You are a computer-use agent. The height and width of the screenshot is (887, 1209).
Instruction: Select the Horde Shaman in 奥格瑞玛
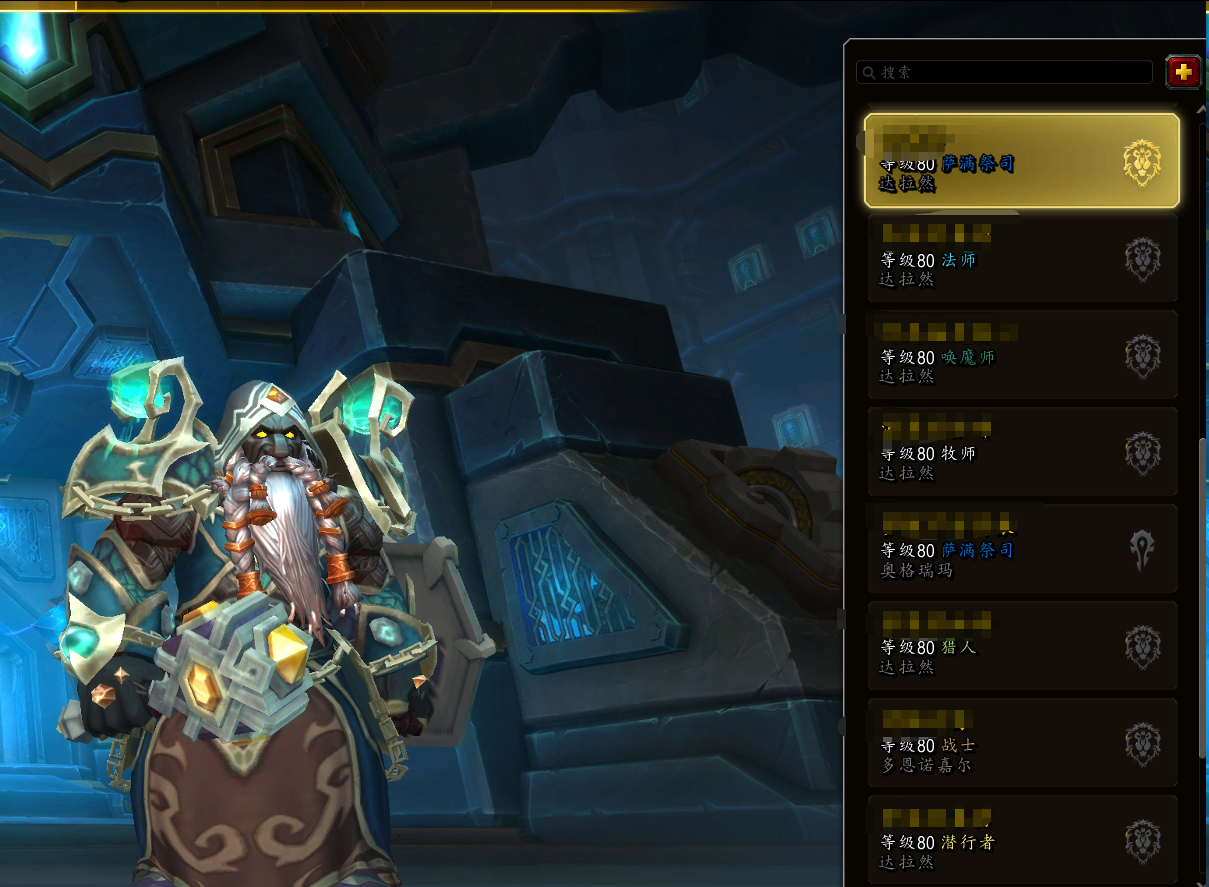(1021, 549)
